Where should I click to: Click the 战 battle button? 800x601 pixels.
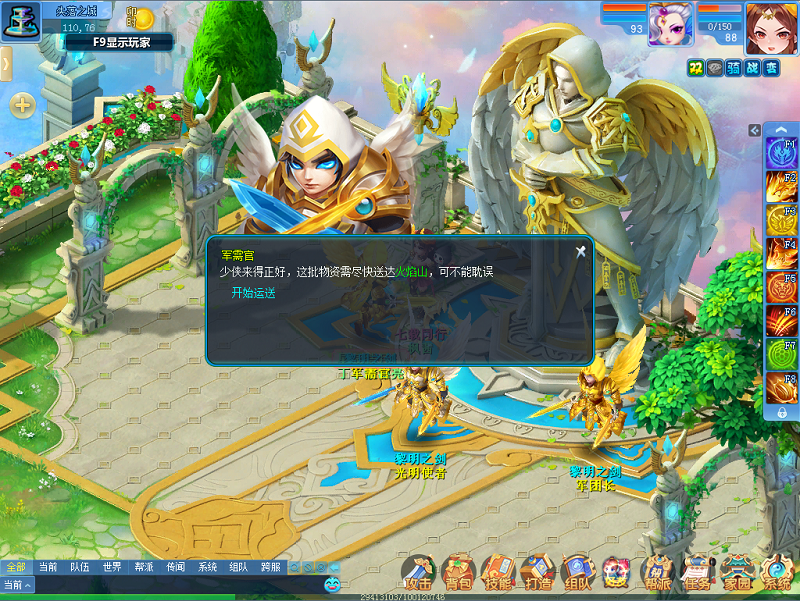coord(752,67)
